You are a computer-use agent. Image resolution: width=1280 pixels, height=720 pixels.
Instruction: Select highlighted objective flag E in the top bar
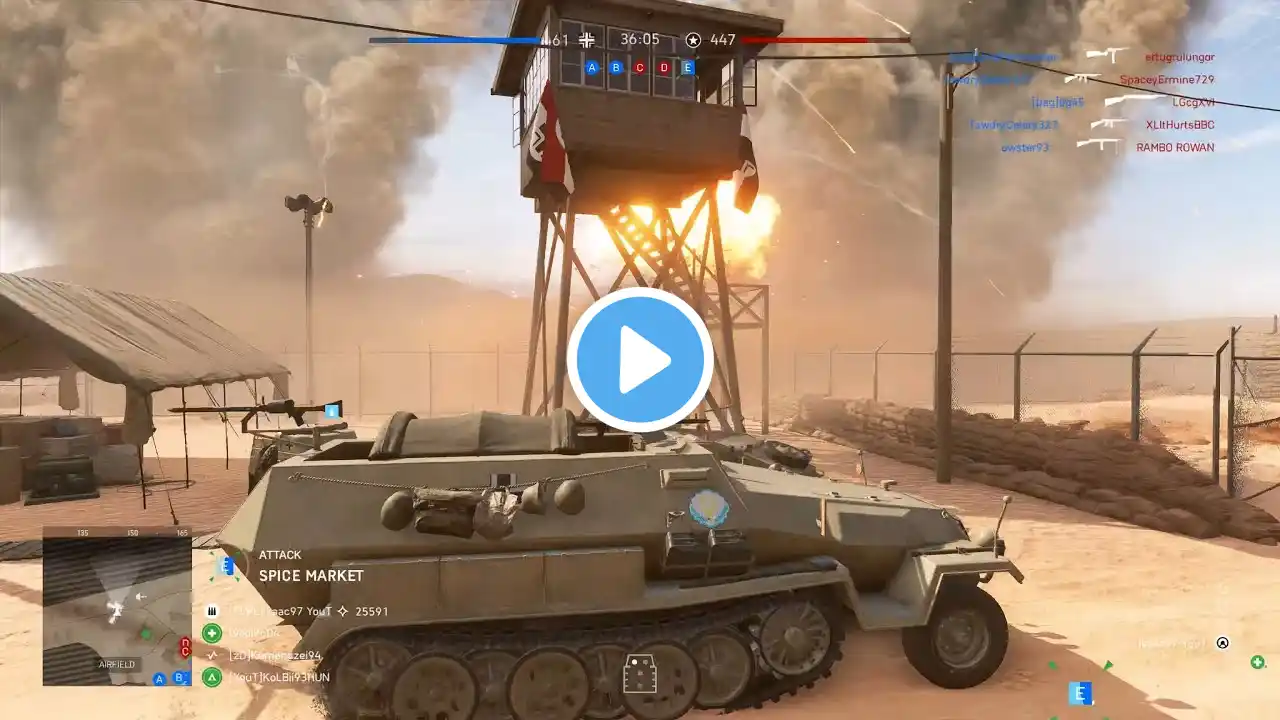688,68
